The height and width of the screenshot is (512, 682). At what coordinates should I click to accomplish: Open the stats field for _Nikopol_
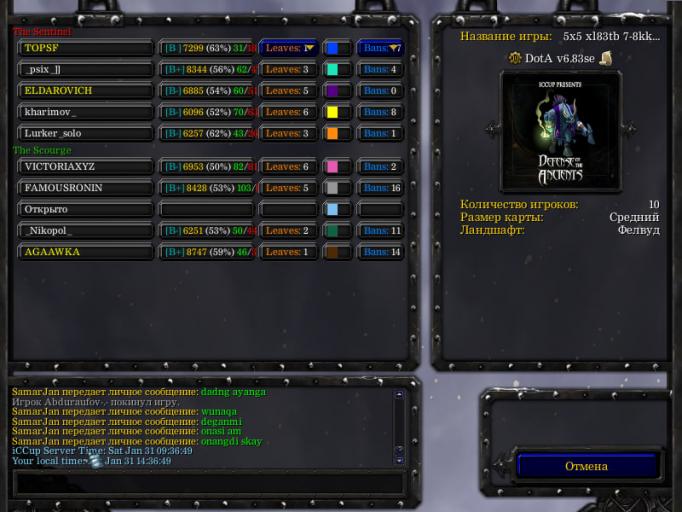[207, 231]
